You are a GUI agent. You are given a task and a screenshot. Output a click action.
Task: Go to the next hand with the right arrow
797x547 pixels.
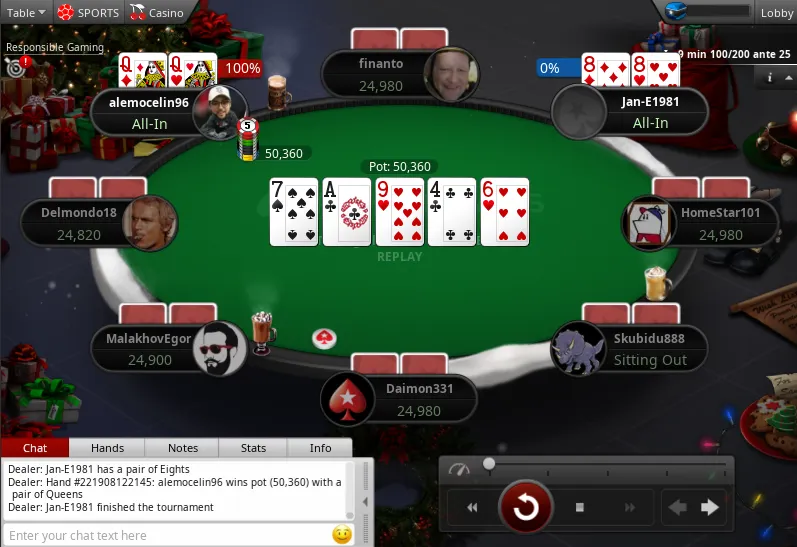tap(711, 508)
